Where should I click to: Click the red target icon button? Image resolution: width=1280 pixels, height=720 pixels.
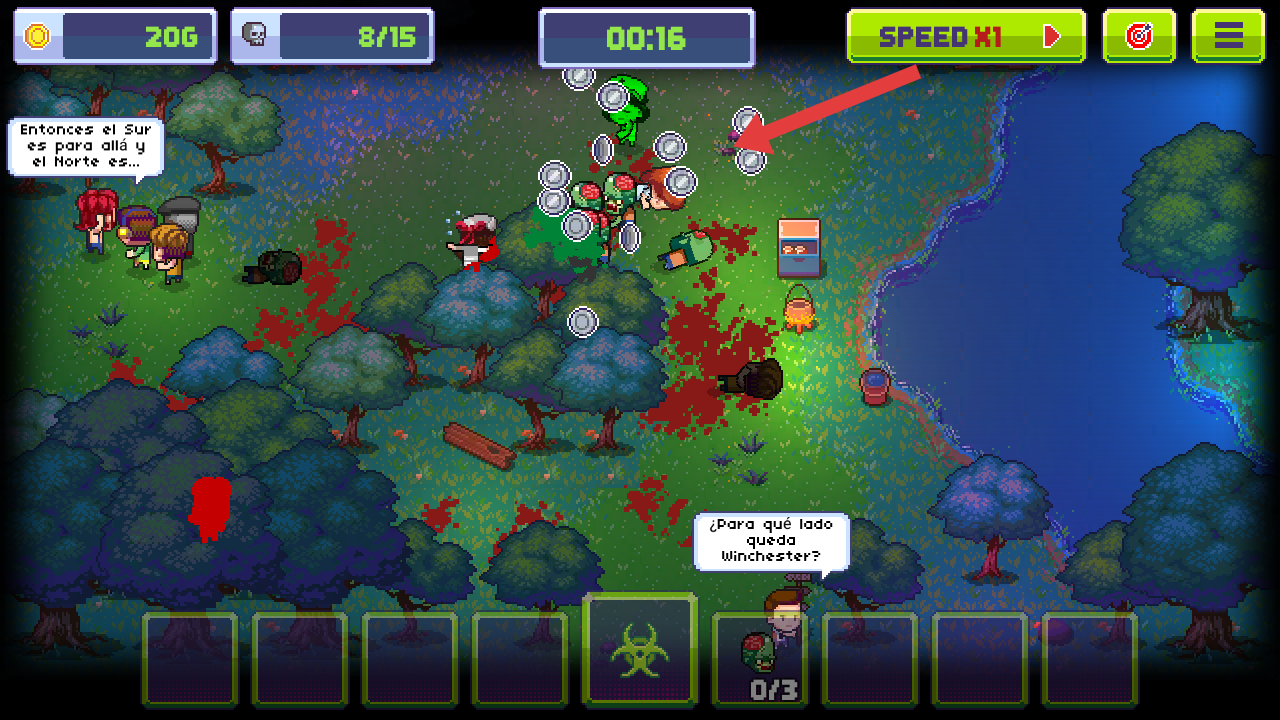(1139, 37)
